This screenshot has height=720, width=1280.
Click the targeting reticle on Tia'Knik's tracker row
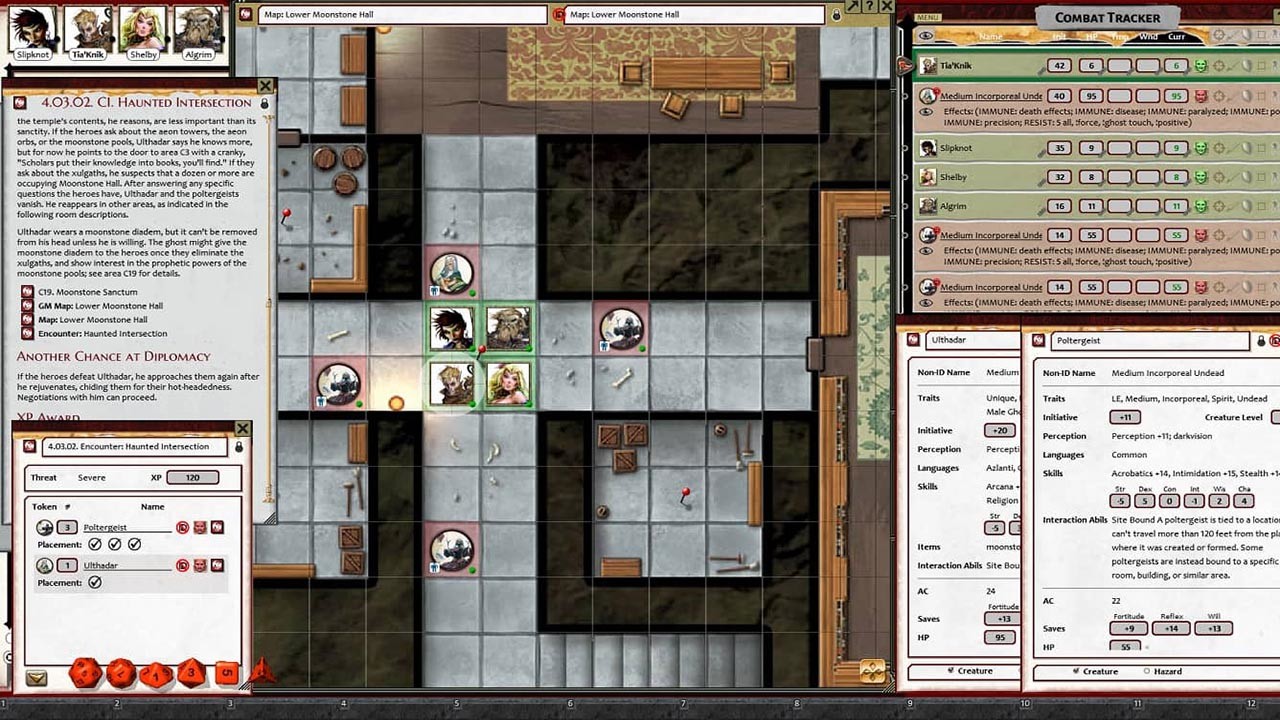(x=1219, y=65)
